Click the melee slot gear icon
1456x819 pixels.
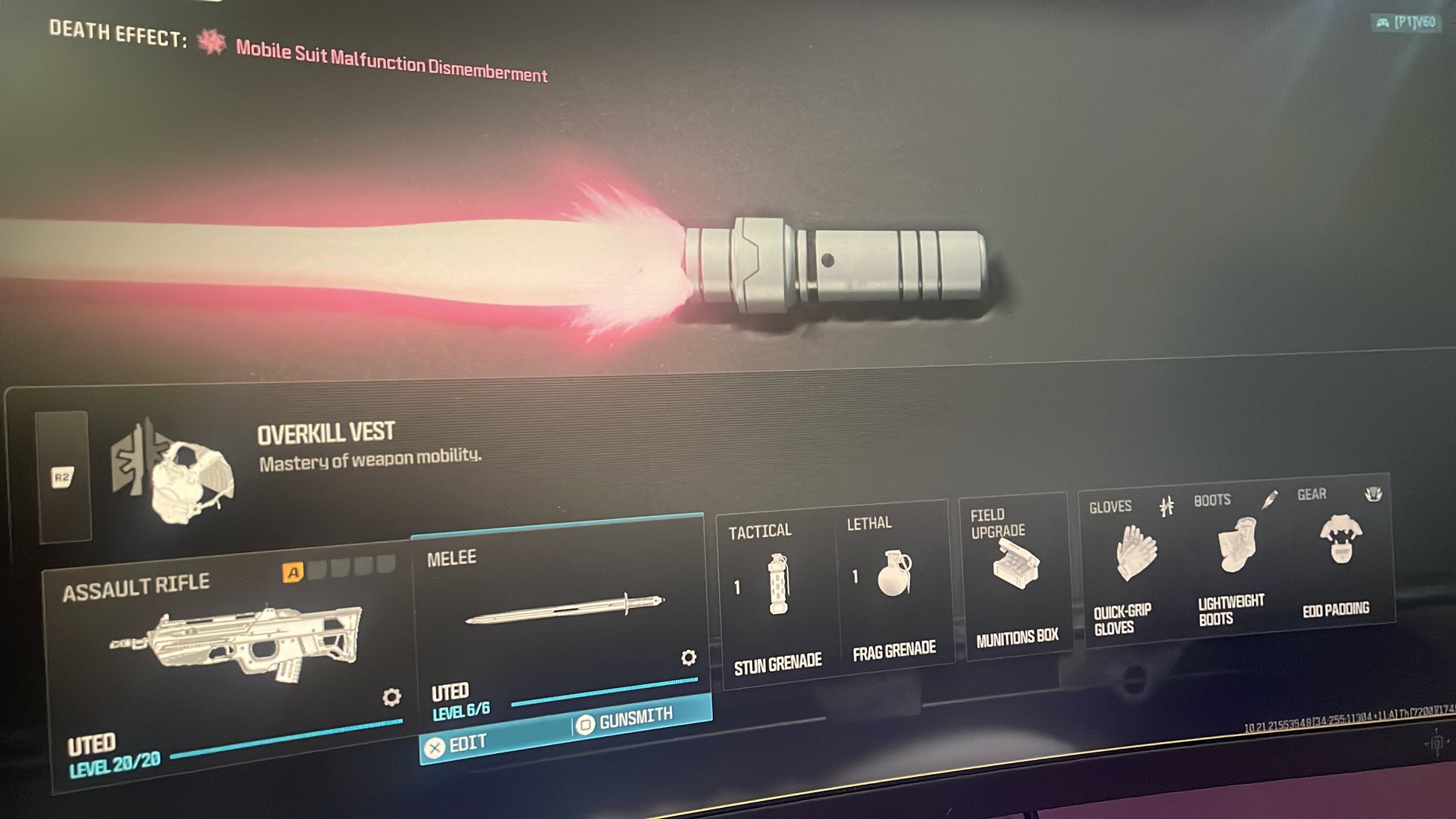coord(688,657)
